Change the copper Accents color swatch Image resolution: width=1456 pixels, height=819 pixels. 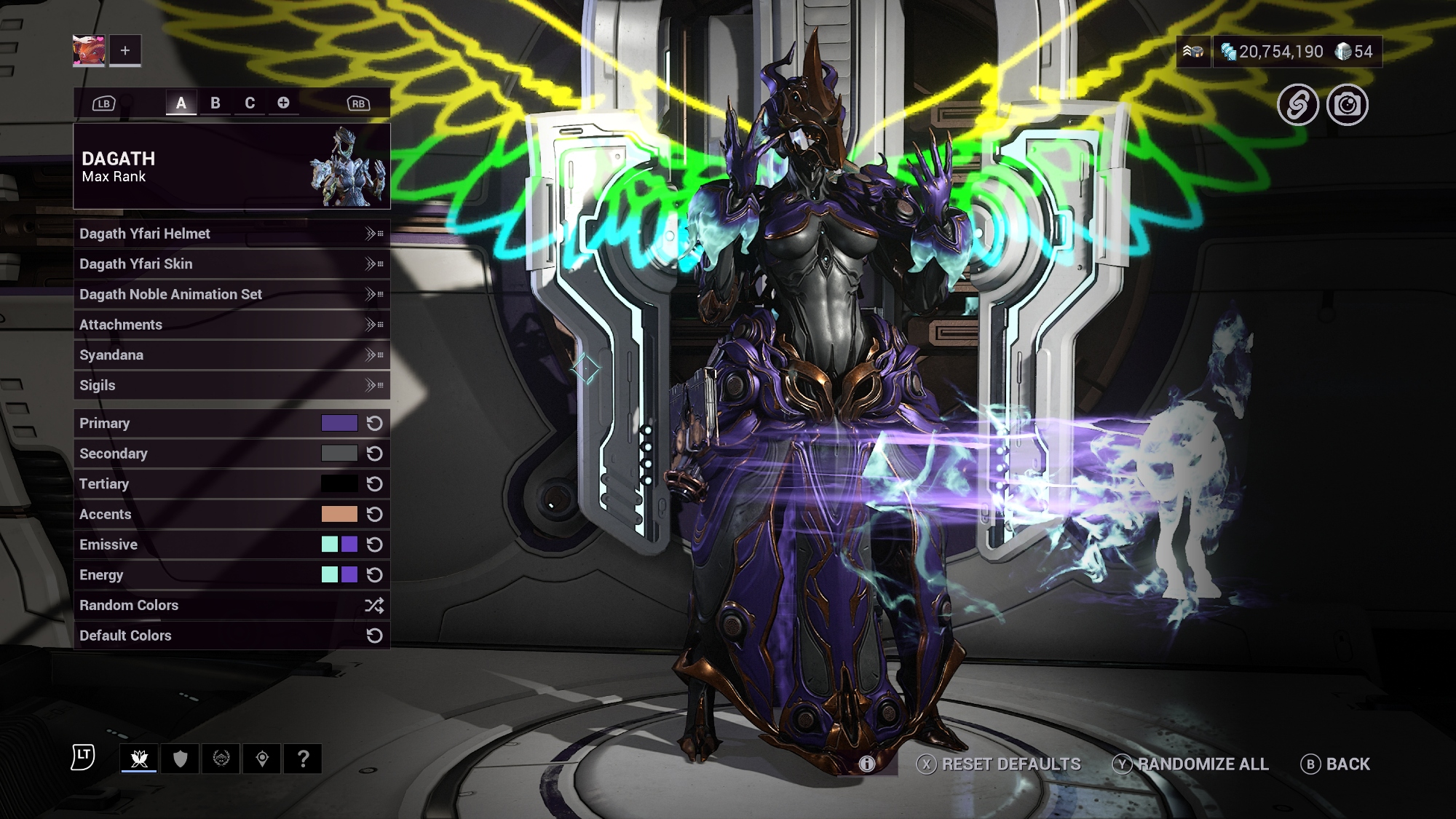pyautogui.click(x=339, y=514)
